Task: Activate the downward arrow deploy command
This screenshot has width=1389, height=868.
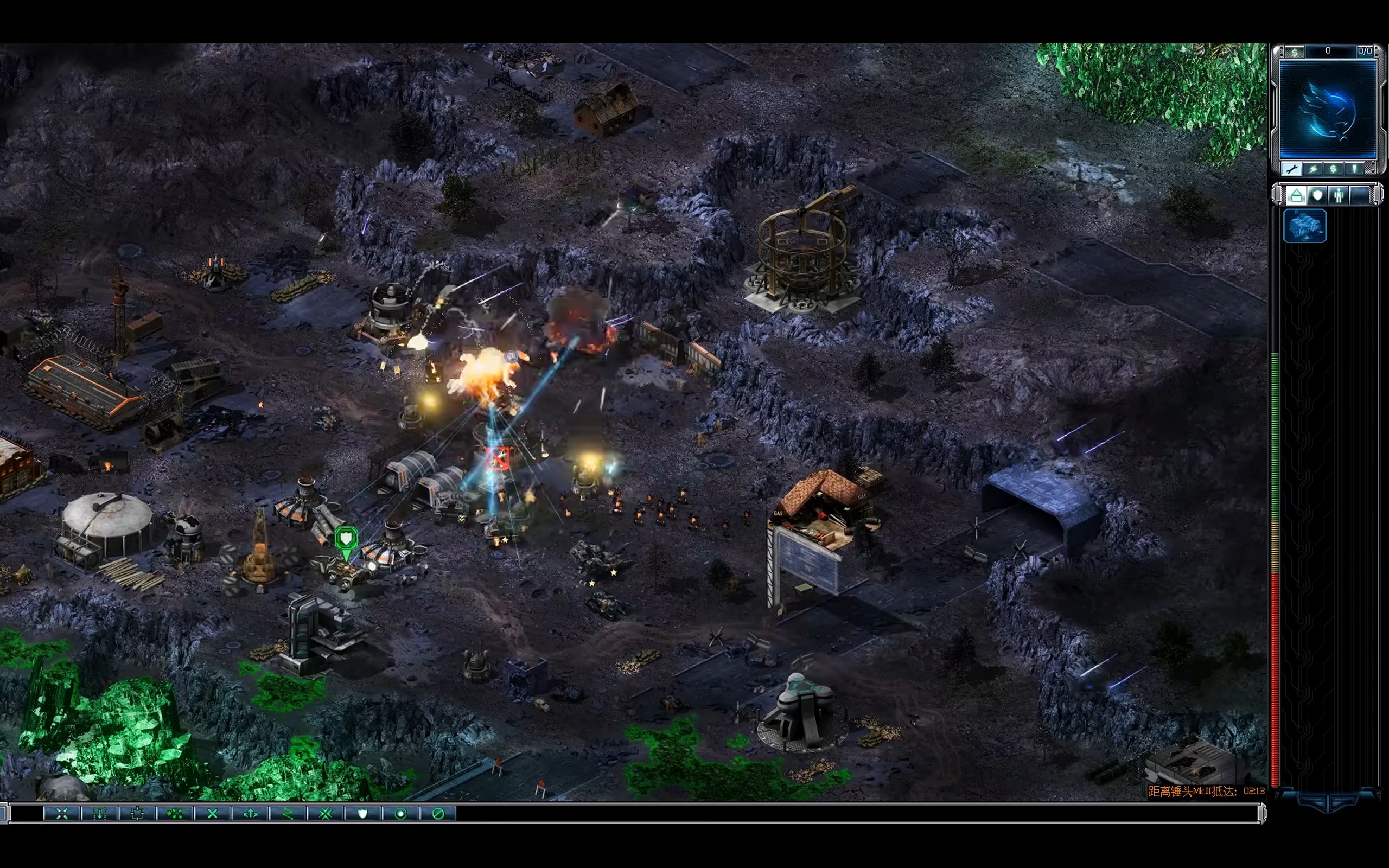Action: 100,813
